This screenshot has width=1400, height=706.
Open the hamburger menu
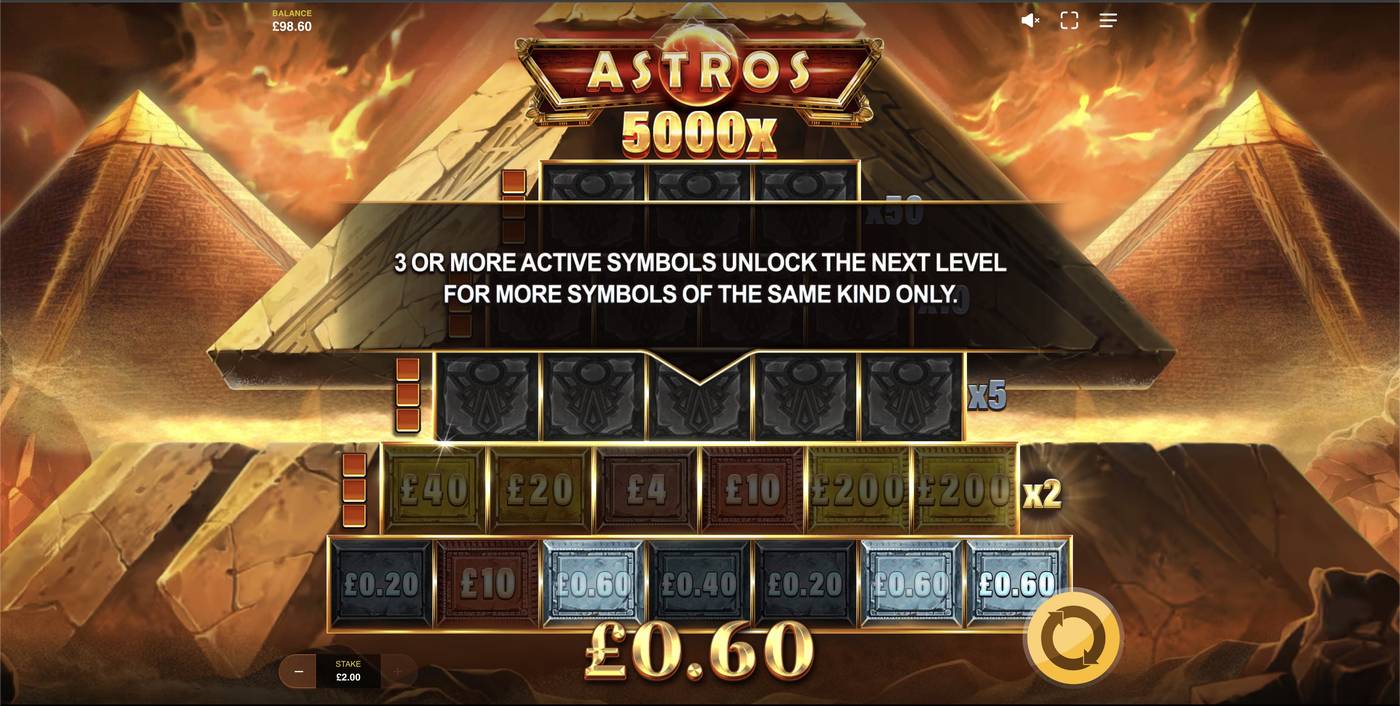point(1108,20)
